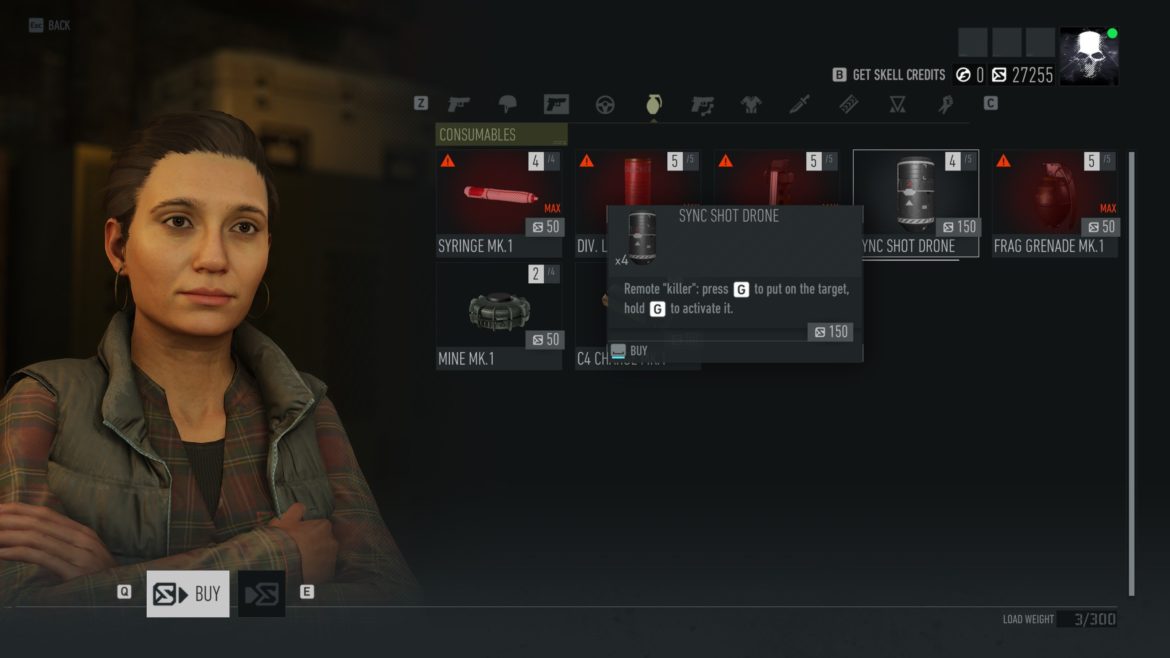Image resolution: width=1170 pixels, height=658 pixels.
Task: Switch to the knife tab
Action: (x=800, y=104)
